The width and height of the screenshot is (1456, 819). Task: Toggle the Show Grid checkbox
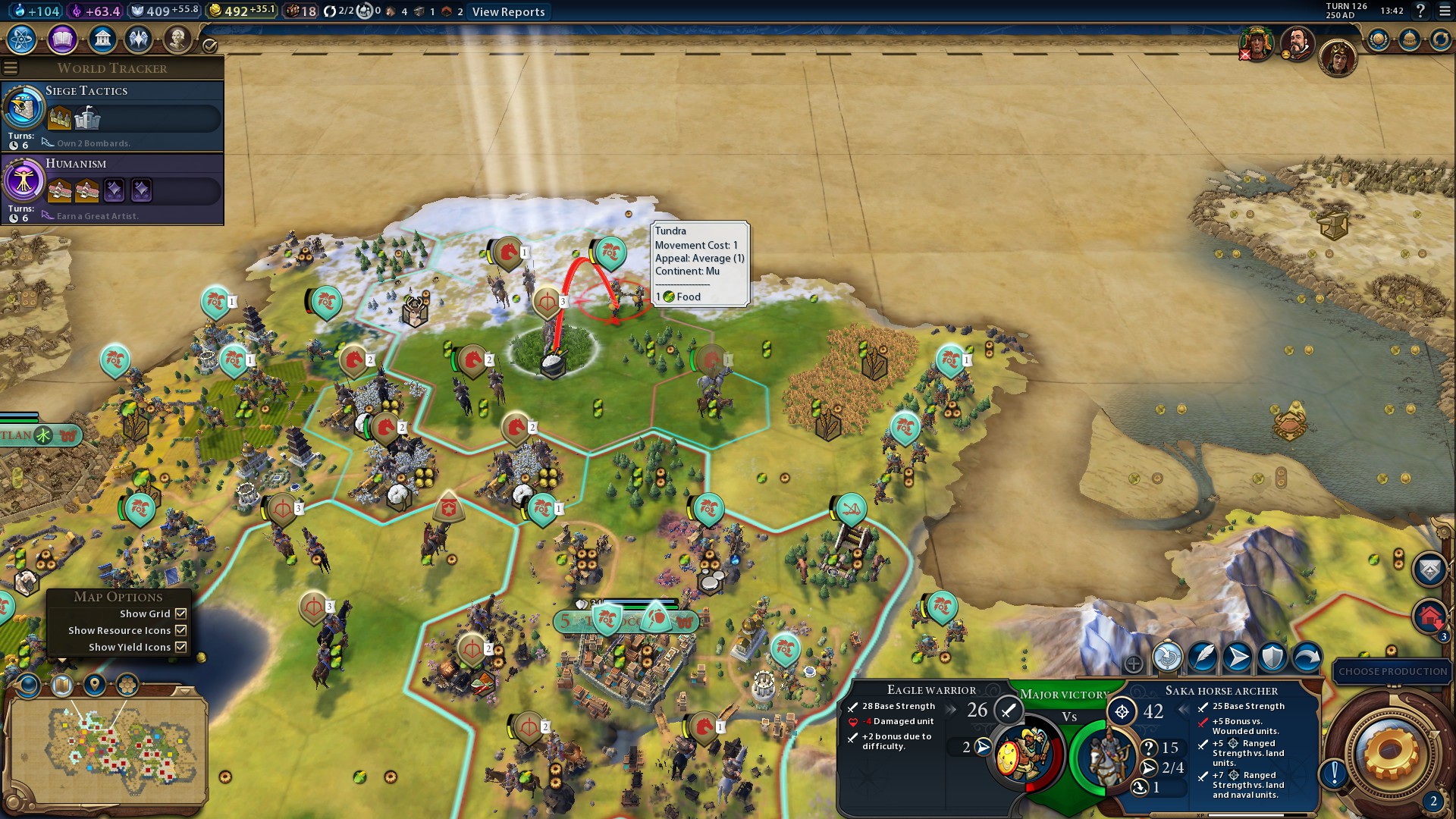181,613
